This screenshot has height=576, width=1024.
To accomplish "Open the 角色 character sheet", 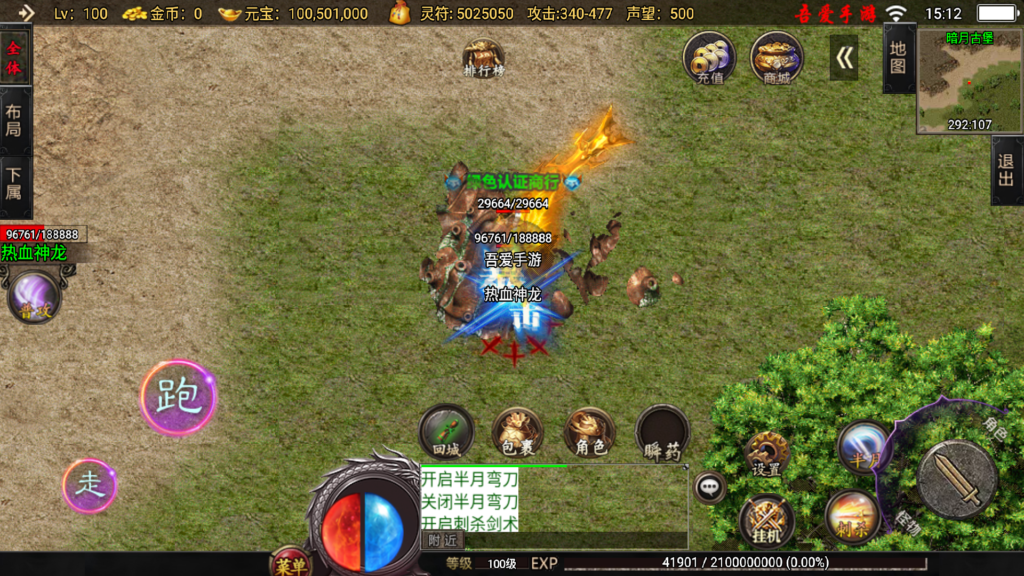I will [590, 431].
